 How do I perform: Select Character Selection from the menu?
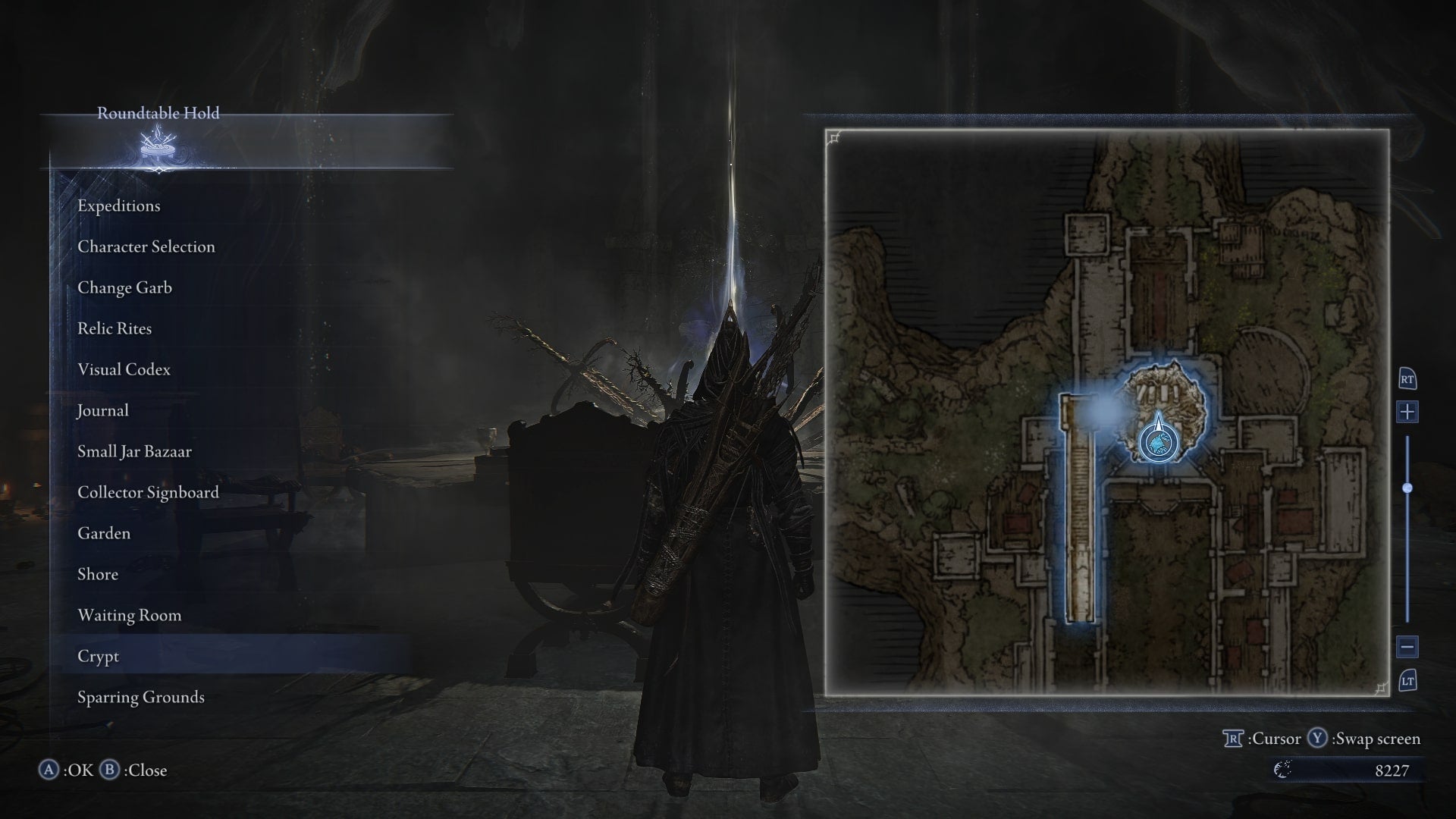point(146,246)
